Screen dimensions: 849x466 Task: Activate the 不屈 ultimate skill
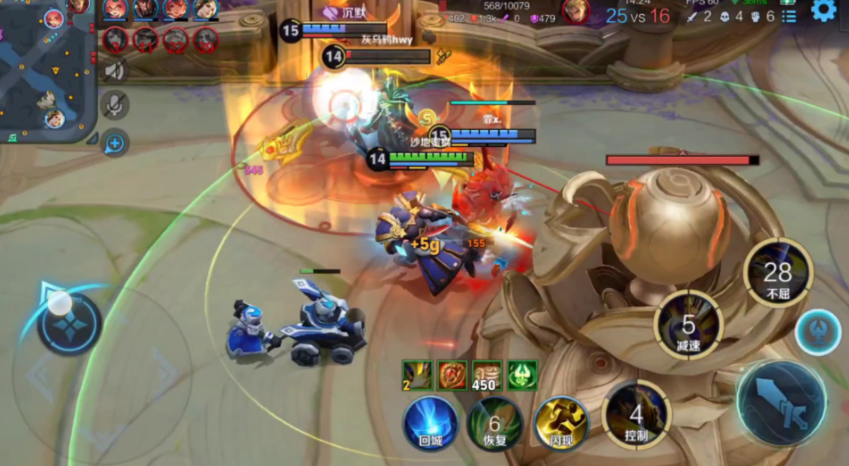click(x=777, y=274)
